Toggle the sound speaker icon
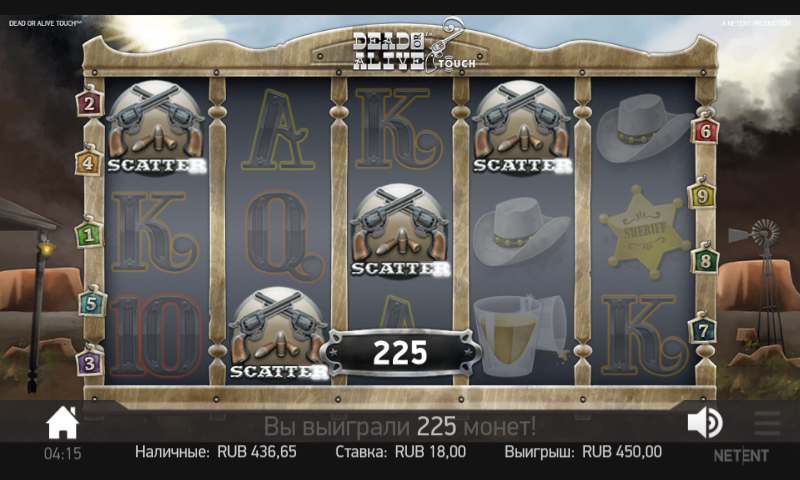The image size is (800, 480). pos(704,423)
